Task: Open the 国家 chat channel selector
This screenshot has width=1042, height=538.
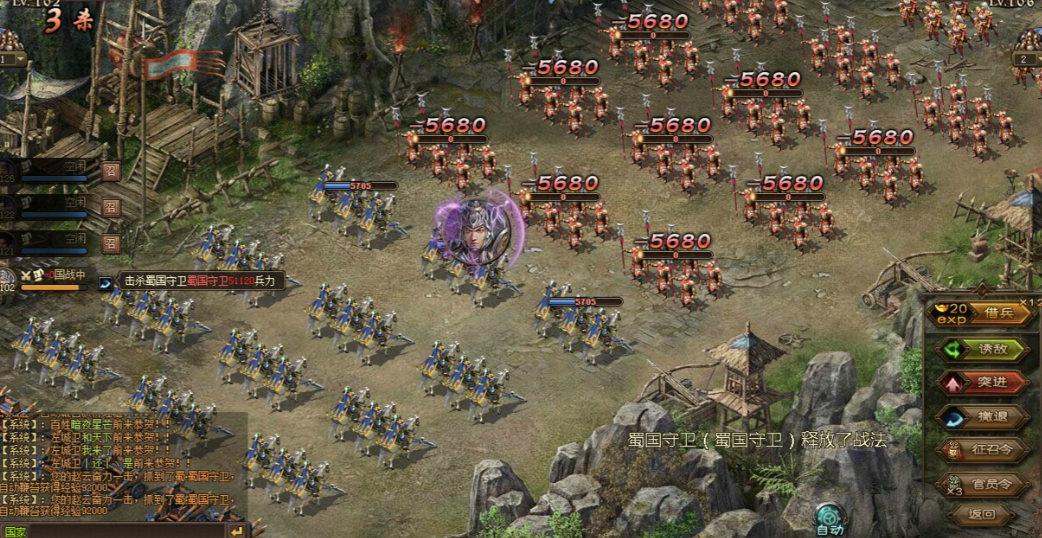Action: point(16,531)
